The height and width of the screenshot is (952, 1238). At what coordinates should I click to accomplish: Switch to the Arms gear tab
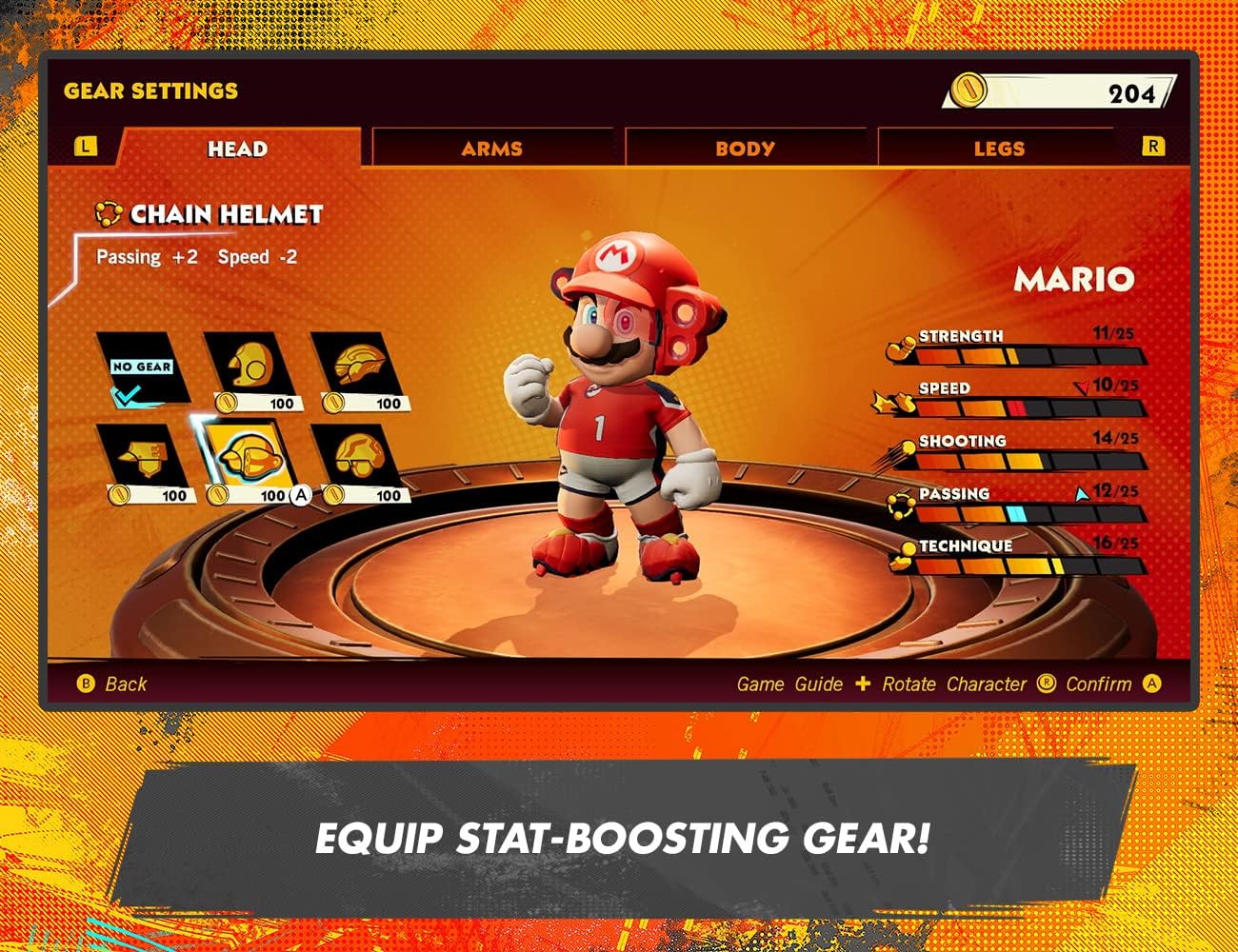[492, 149]
